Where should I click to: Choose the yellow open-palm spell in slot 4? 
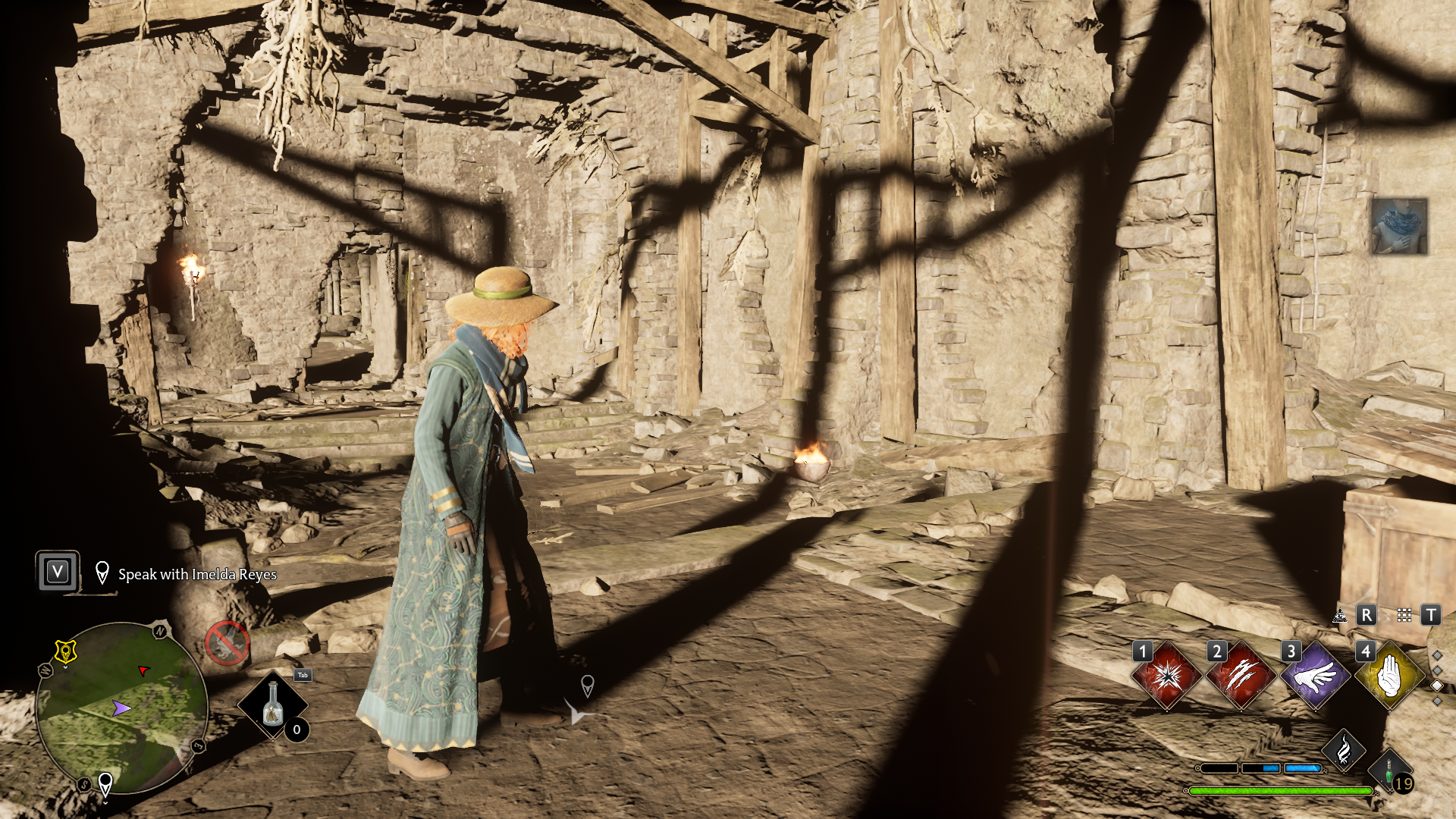tap(1389, 676)
